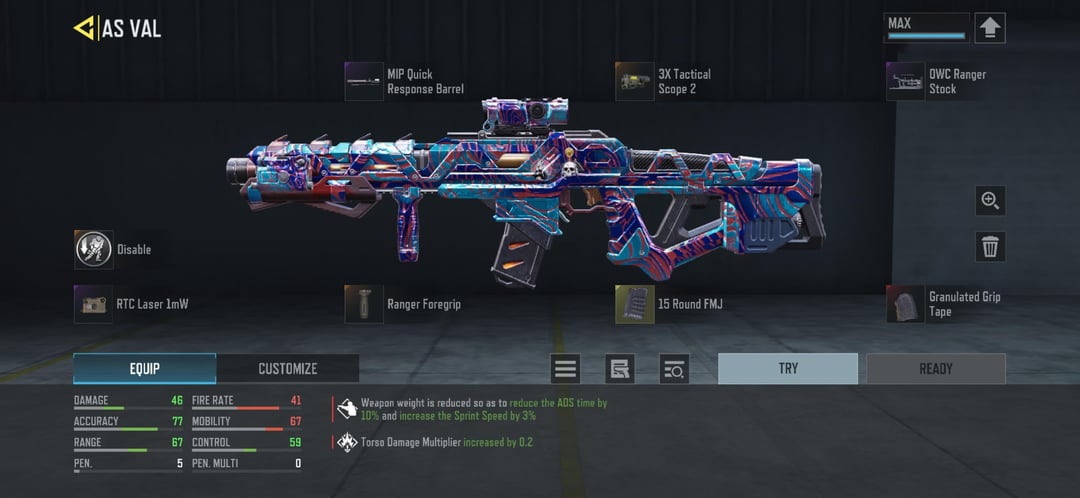This screenshot has width=1080, height=498.
Task: Open the three-line list menu button
Action: coord(566,369)
